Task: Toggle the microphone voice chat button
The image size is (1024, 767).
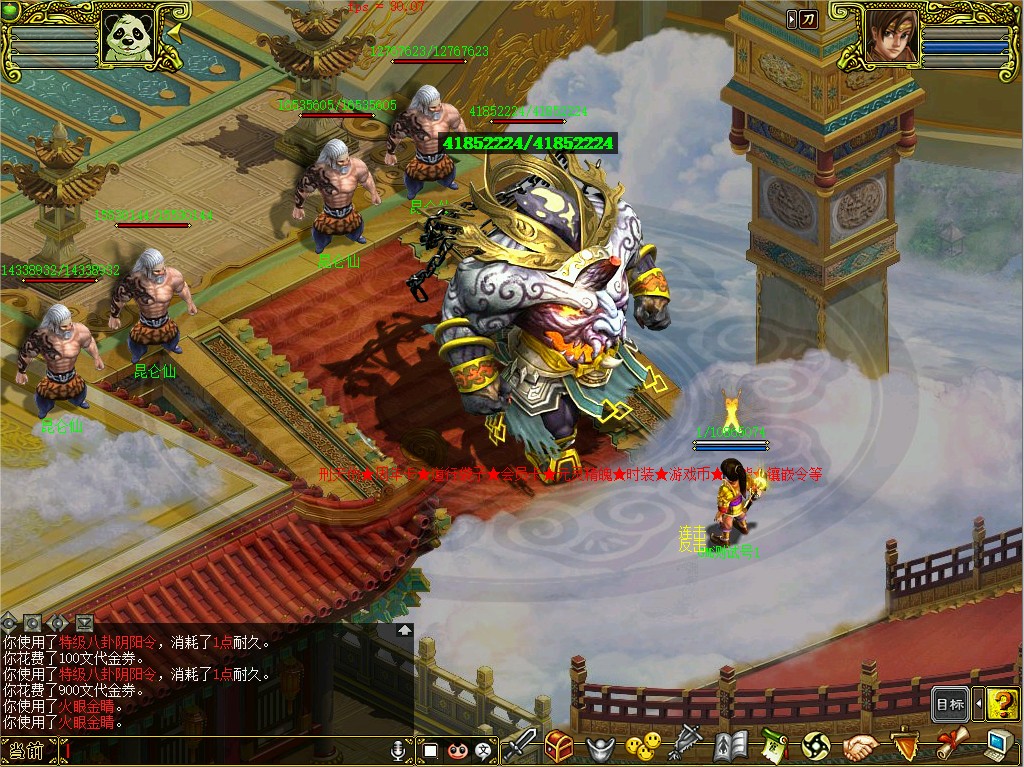Action: [x=398, y=749]
